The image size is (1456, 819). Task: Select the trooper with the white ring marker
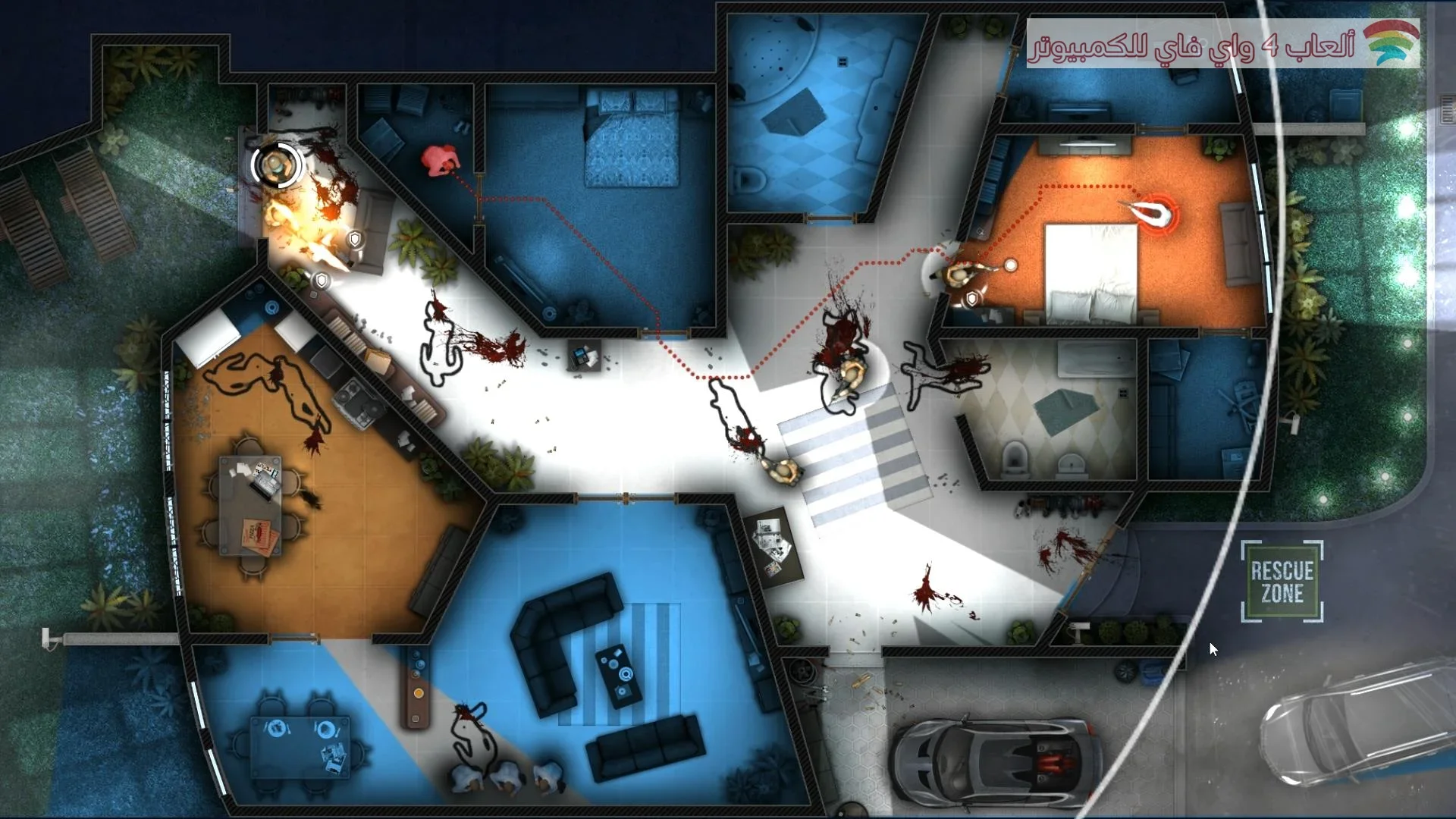tap(276, 164)
